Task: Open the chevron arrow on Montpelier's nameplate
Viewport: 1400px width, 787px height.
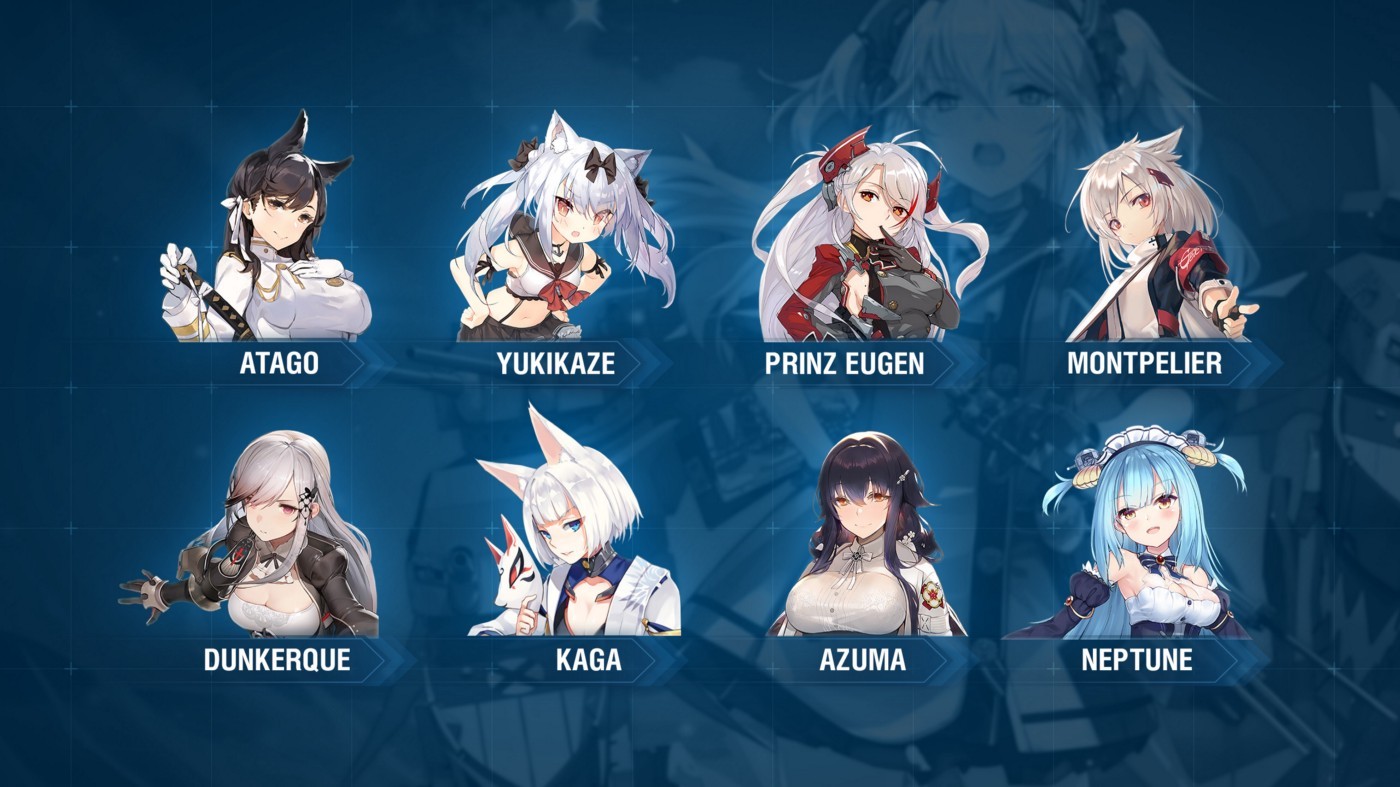Action: (x=1248, y=365)
